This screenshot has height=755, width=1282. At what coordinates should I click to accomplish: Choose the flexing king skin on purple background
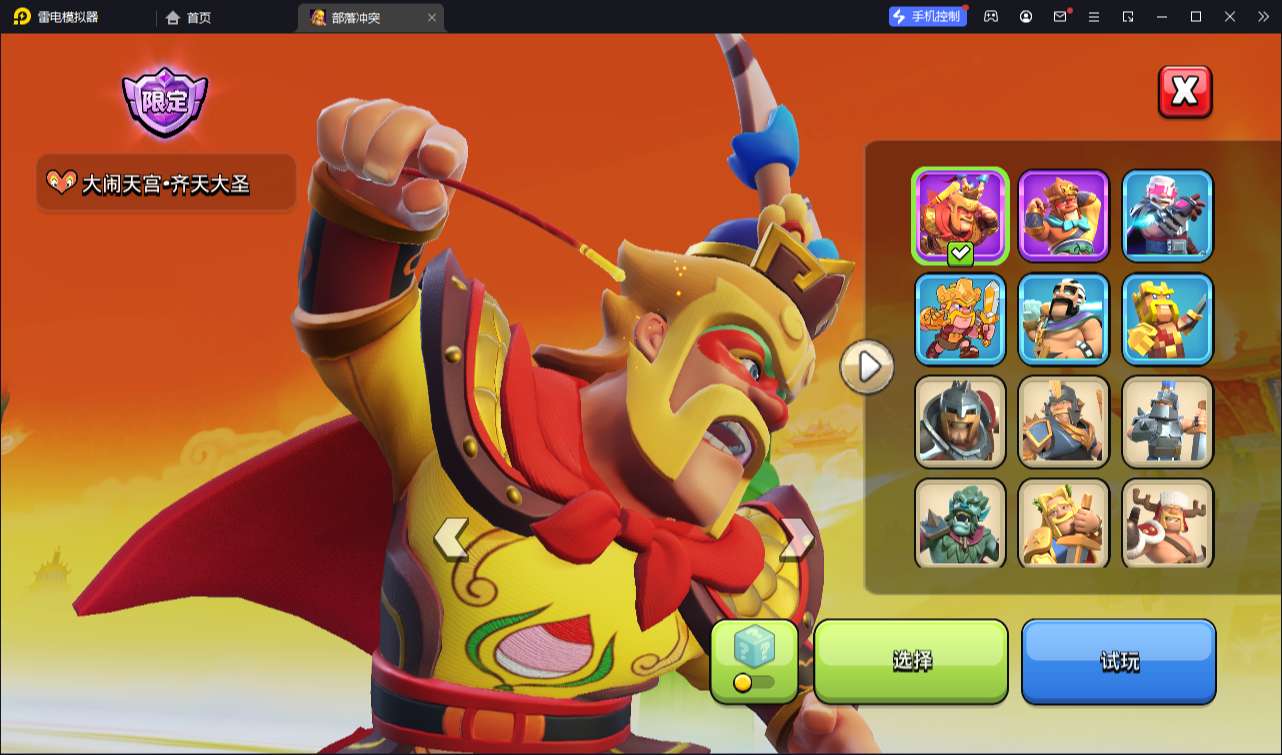tap(1064, 215)
